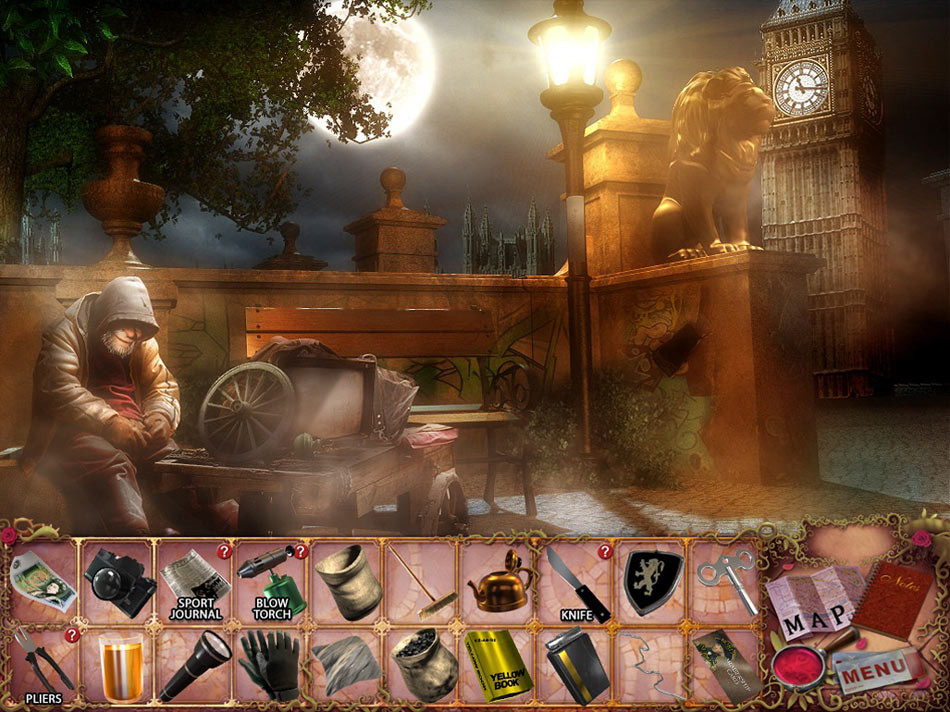Pick the Knife from inventory

click(575, 581)
